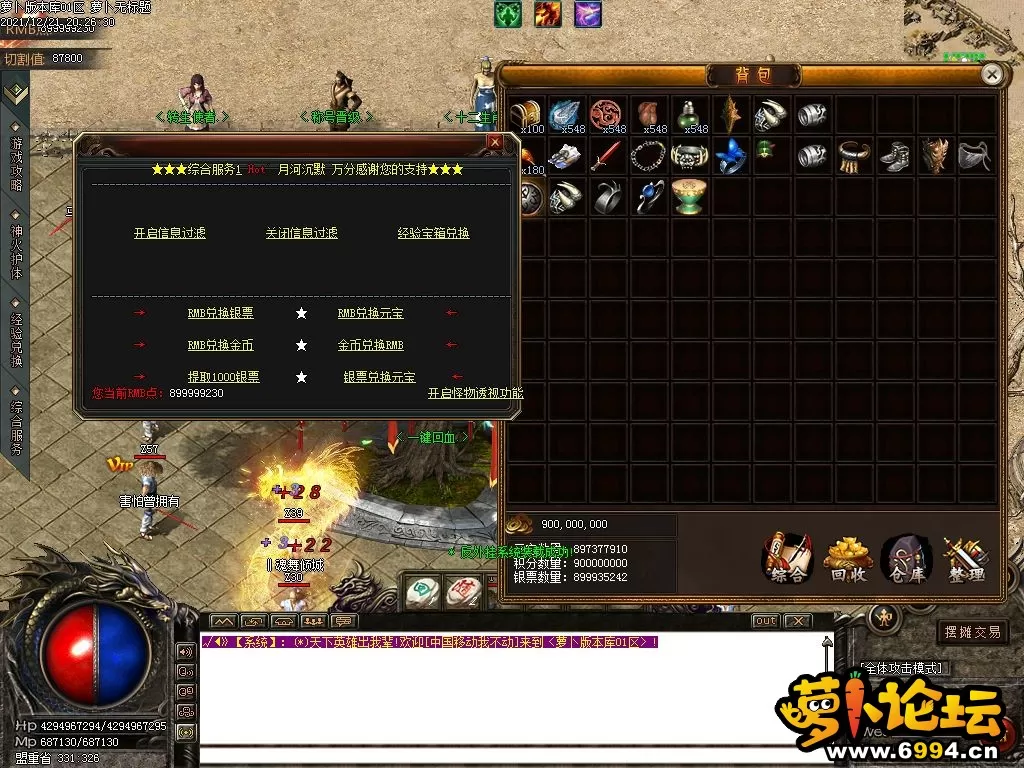Viewport: 1024px width, 768px height.
Task: Close the service dialog window
Action: tap(494, 143)
